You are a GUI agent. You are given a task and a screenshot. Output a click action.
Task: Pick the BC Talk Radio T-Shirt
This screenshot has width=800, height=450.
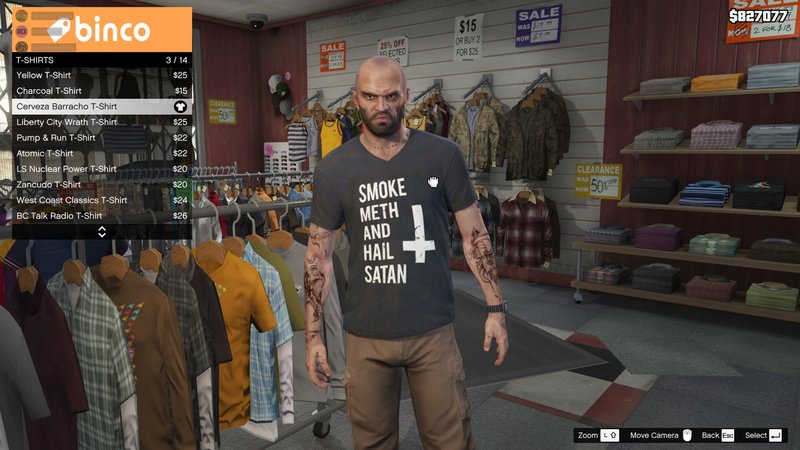point(100,215)
